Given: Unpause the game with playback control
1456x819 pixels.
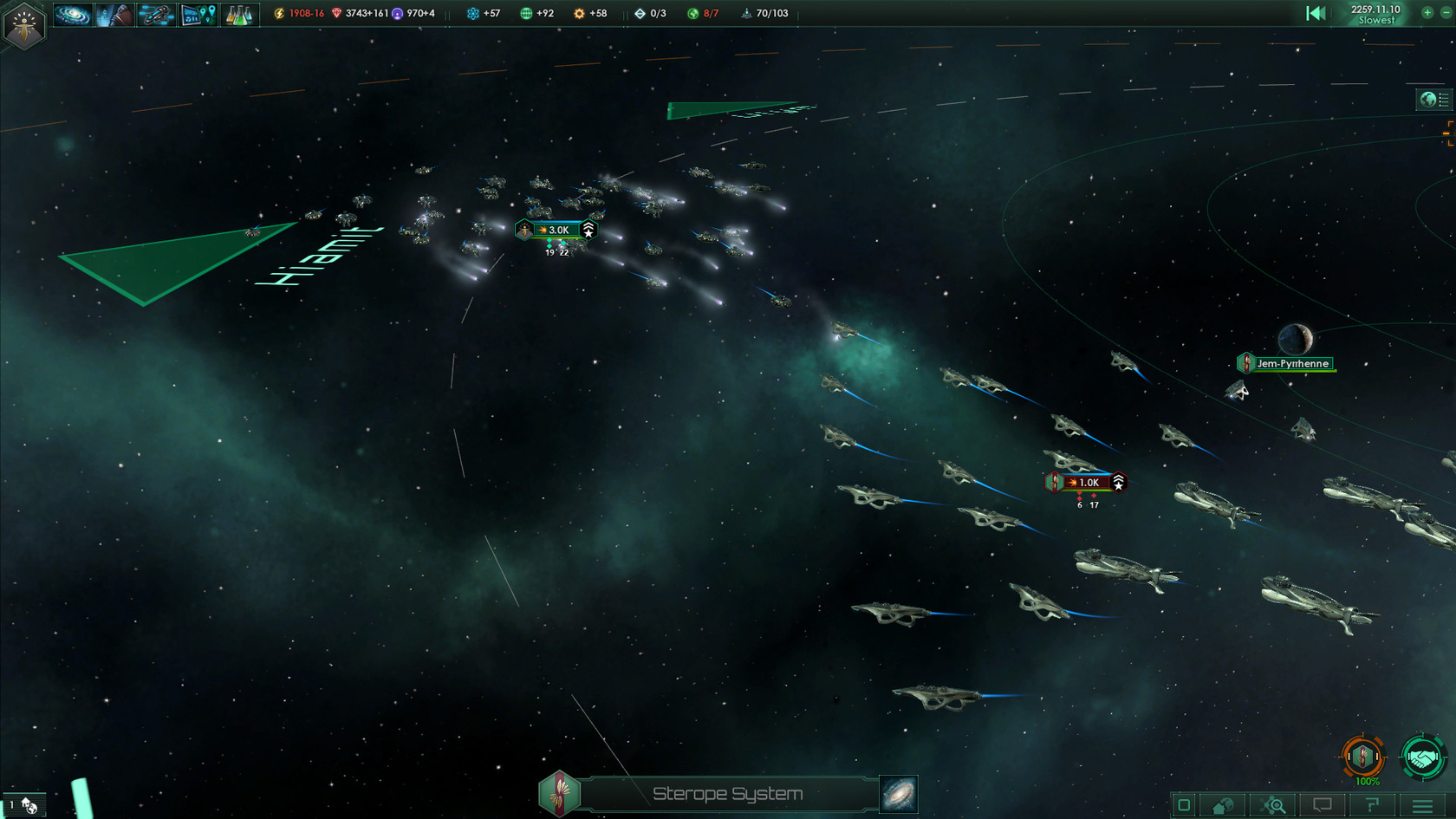Looking at the screenshot, I should 1316,12.
